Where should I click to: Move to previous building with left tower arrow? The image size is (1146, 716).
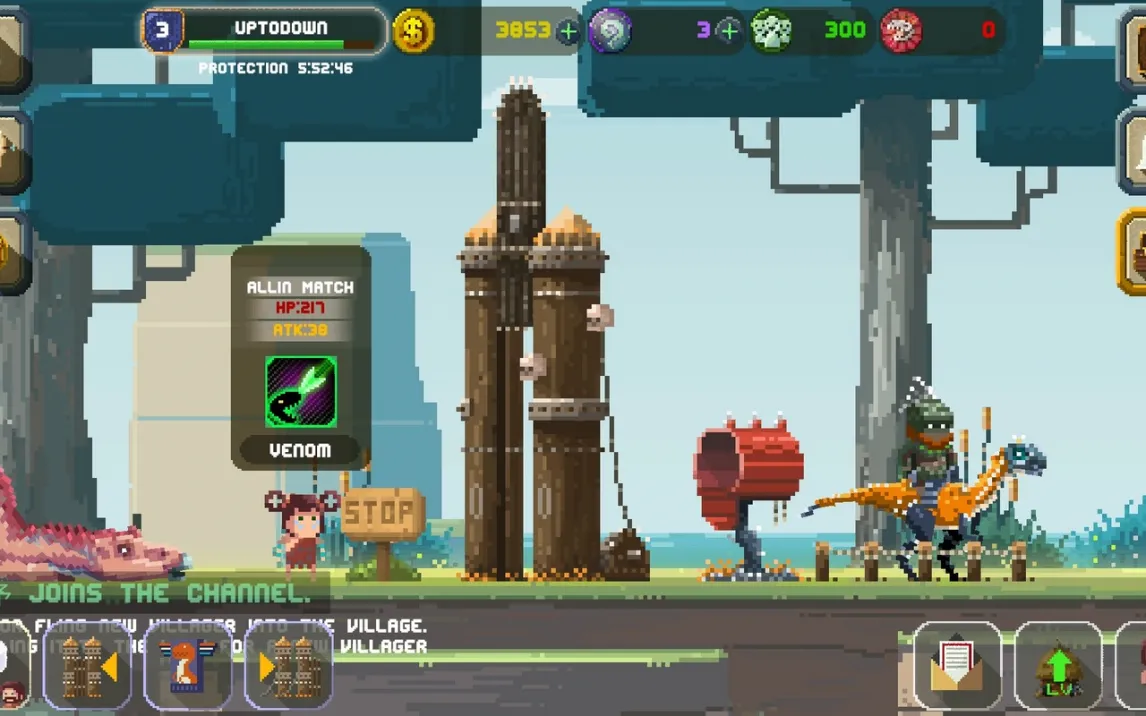tap(88, 667)
